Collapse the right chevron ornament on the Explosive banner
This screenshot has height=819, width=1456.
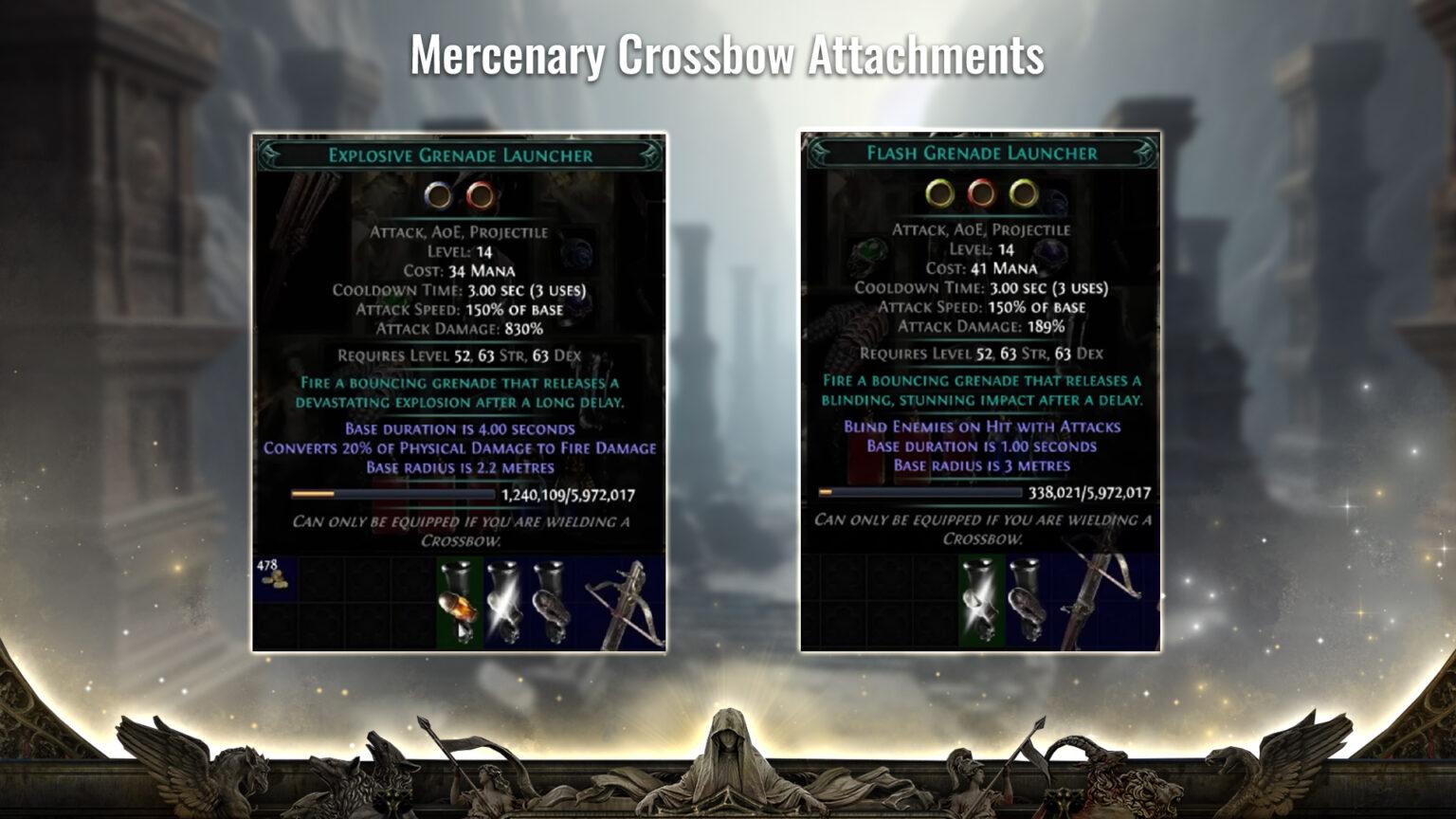pos(650,153)
